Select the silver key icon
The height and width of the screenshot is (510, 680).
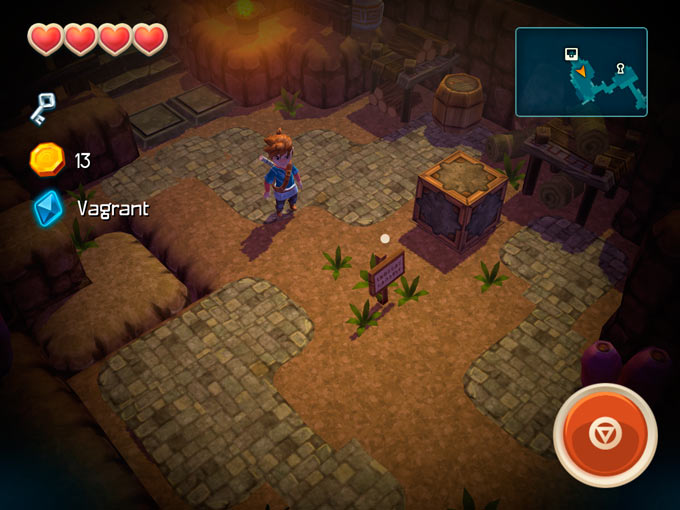point(42,107)
